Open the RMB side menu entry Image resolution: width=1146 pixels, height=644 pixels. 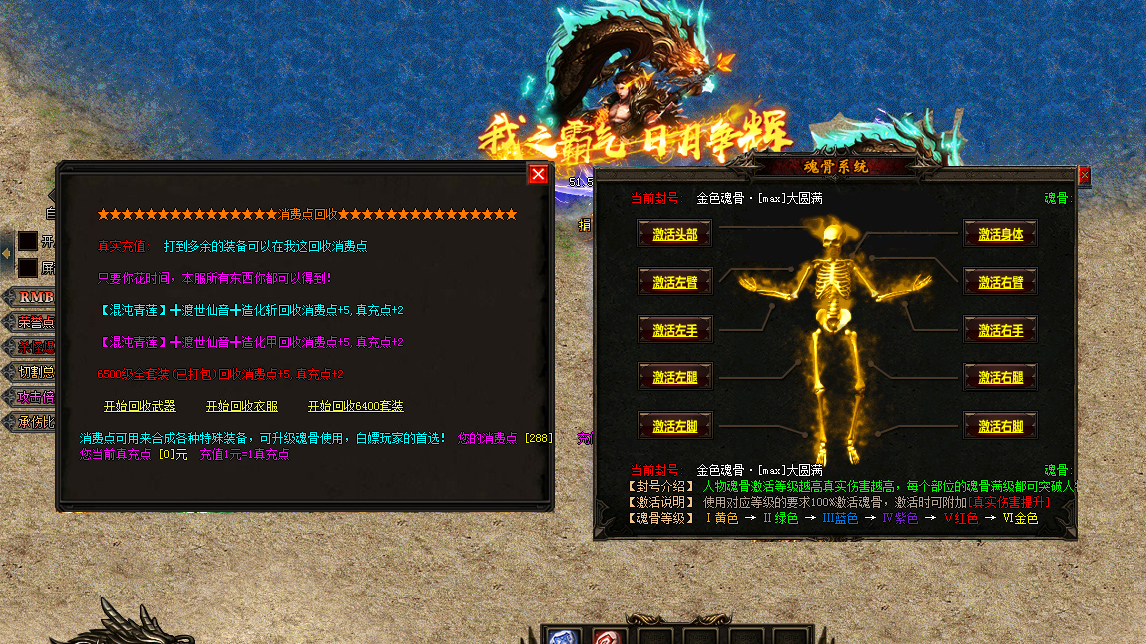[35, 297]
